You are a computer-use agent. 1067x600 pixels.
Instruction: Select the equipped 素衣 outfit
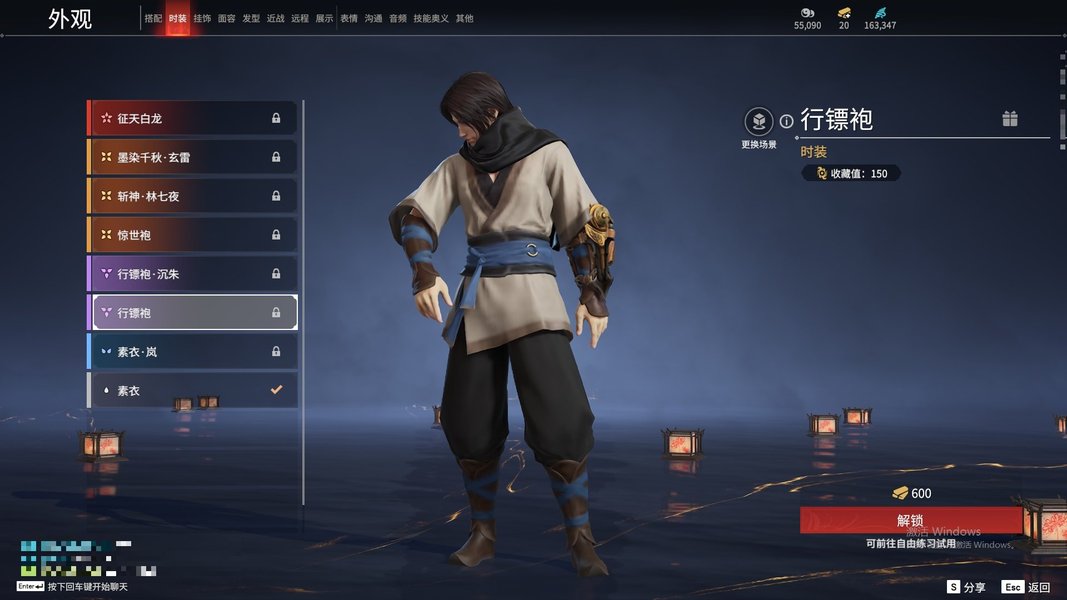pyautogui.click(x=192, y=390)
